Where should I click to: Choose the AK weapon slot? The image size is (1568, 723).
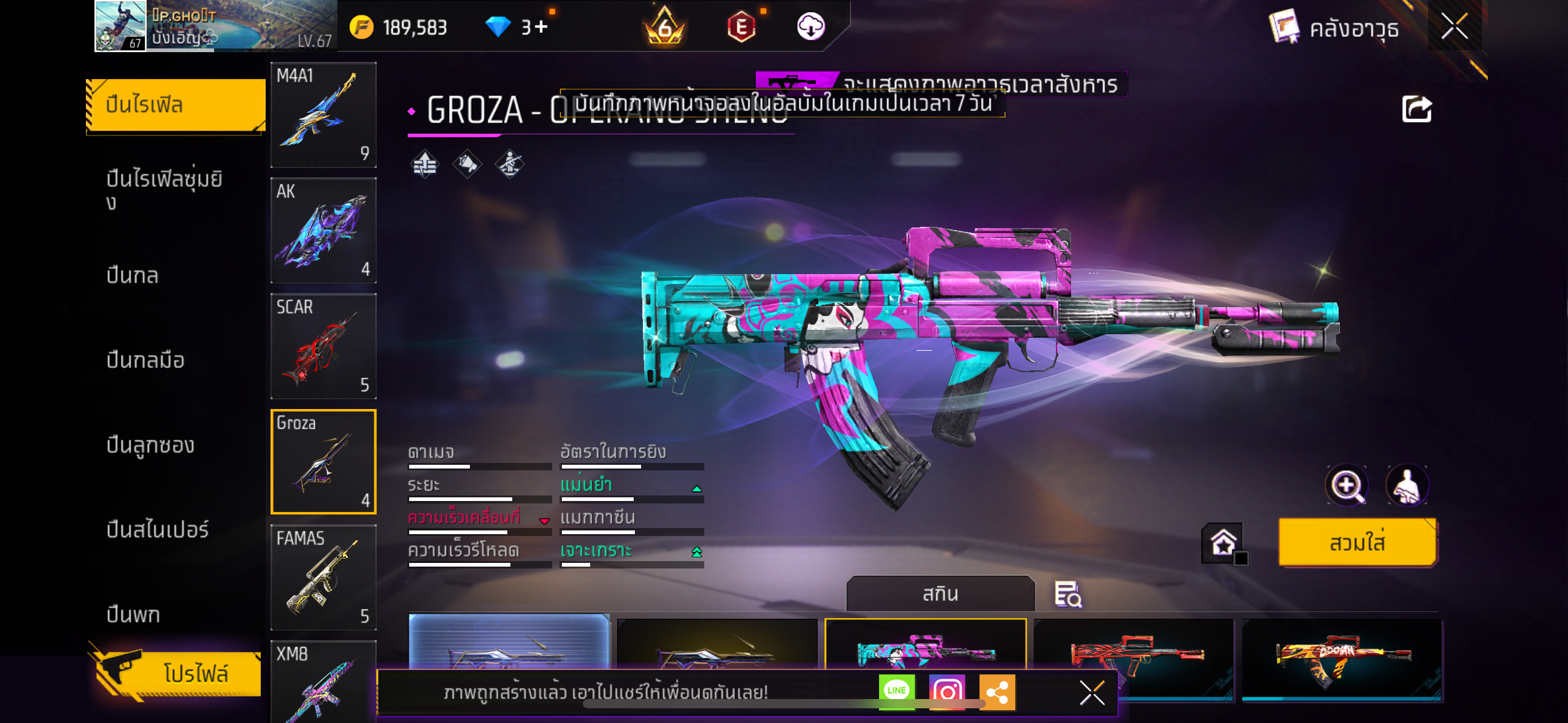click(x=323, y=231)
